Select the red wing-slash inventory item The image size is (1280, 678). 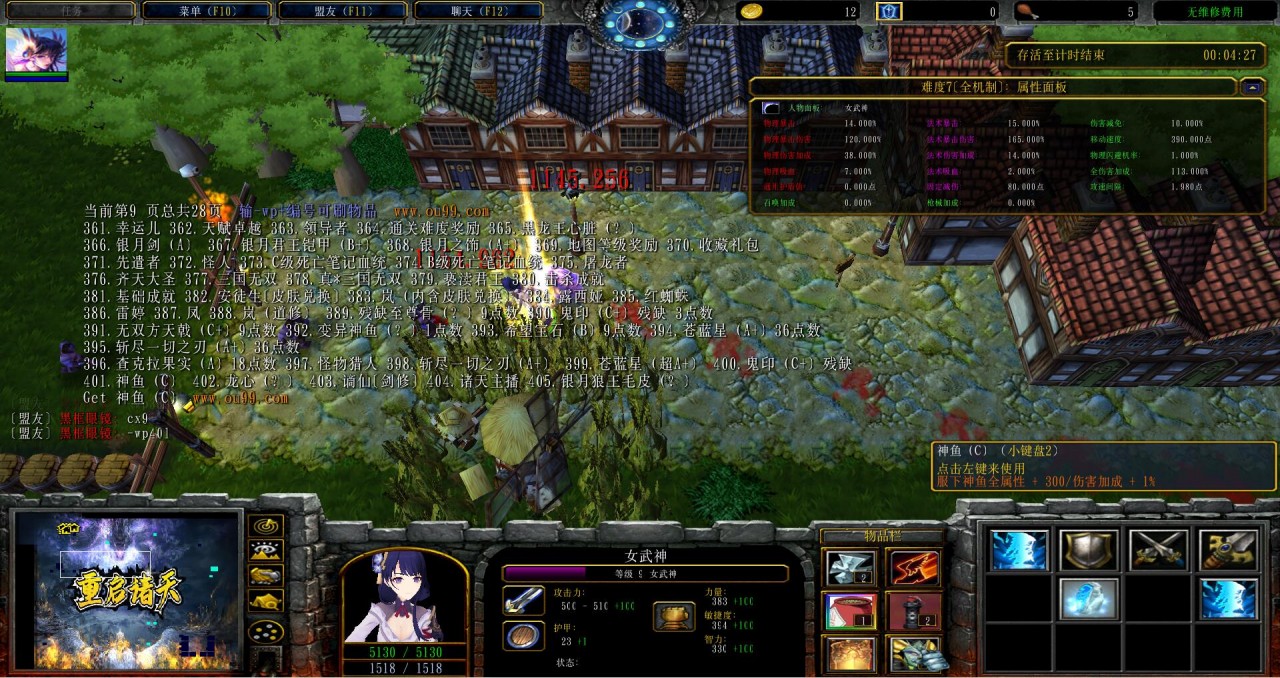(914, 568)
